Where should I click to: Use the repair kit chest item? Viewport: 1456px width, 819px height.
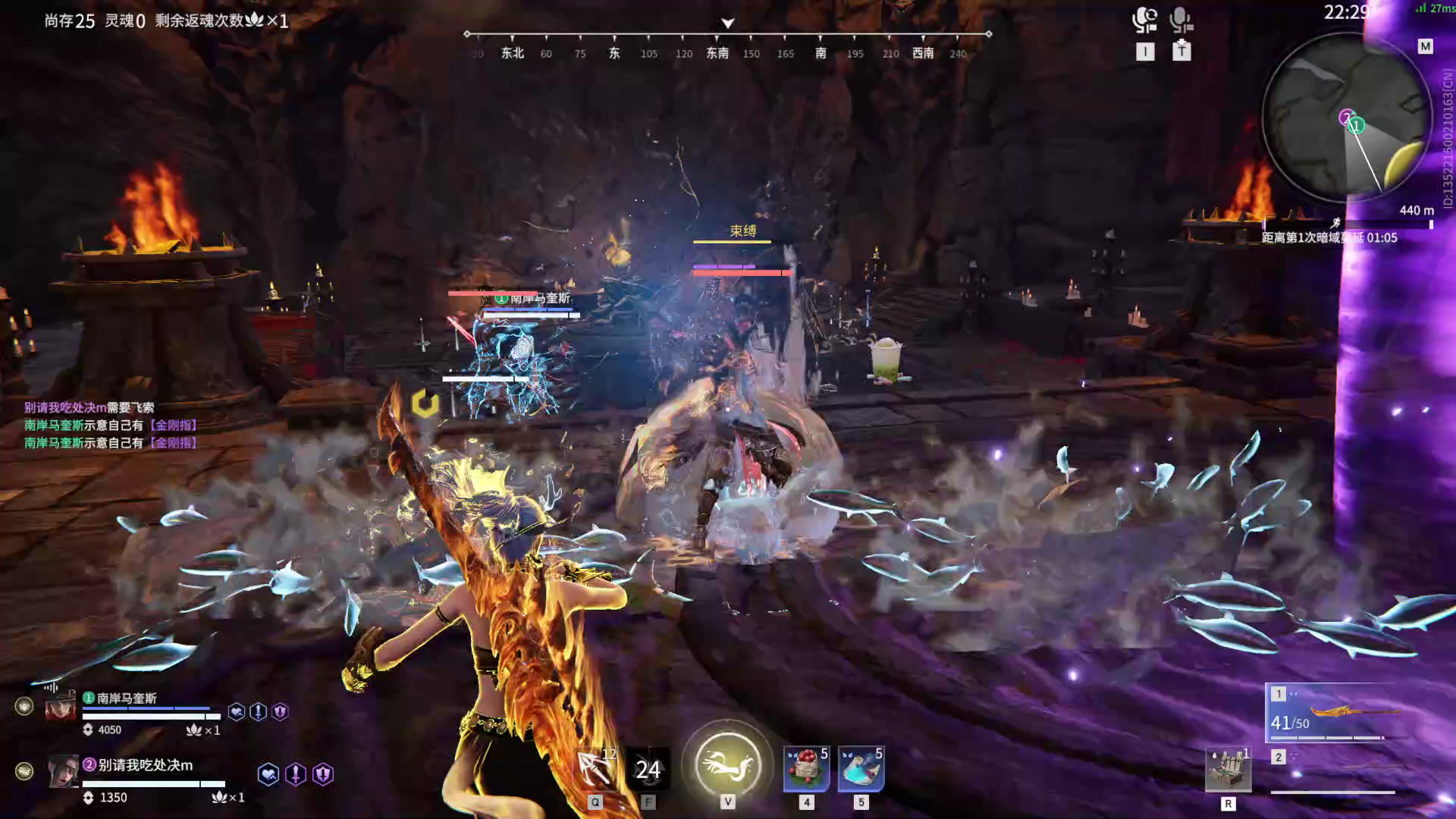pyautogui.click(x=1228, y=770)
